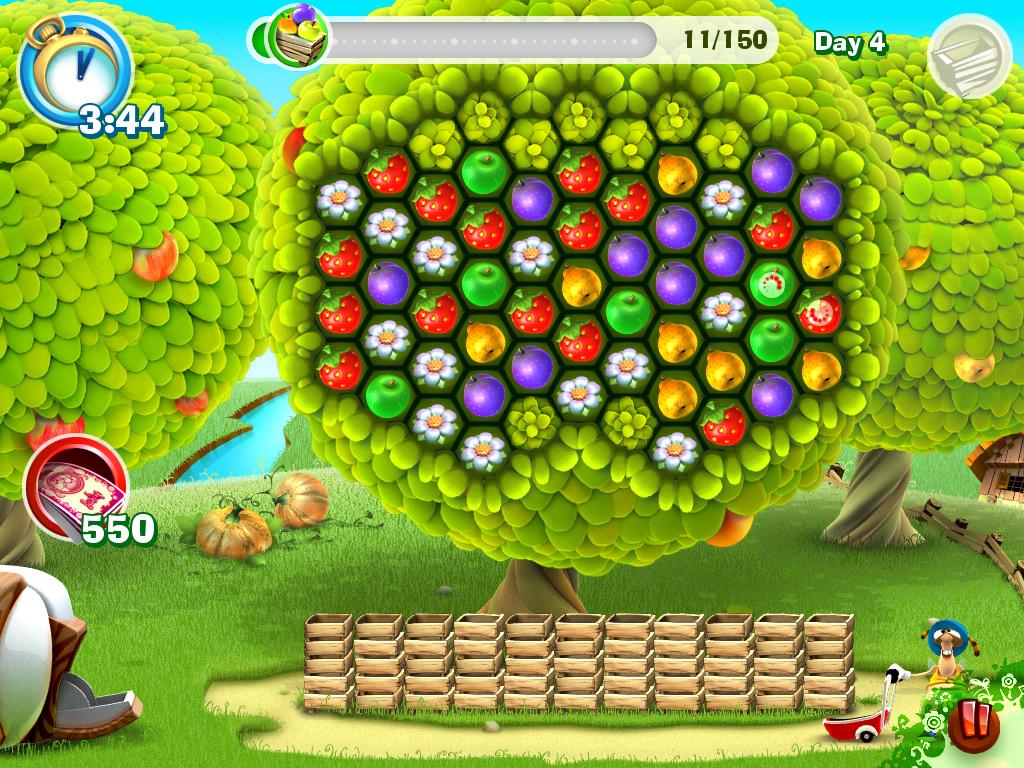
Task: Select the strawberry tile with swirl mark
Action: pyautogui.click(x=820, y=313)
